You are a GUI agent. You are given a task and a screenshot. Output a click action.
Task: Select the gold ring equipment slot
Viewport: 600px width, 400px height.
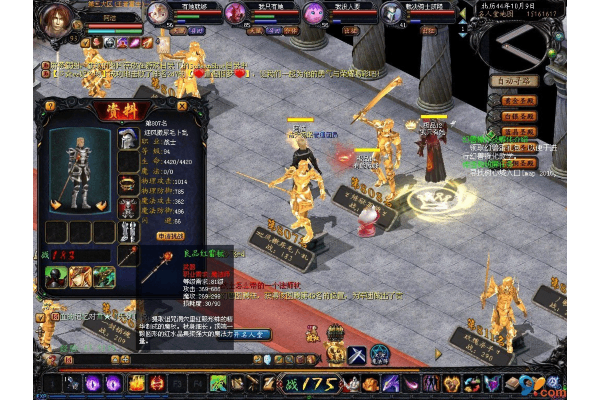pos(127,184)
